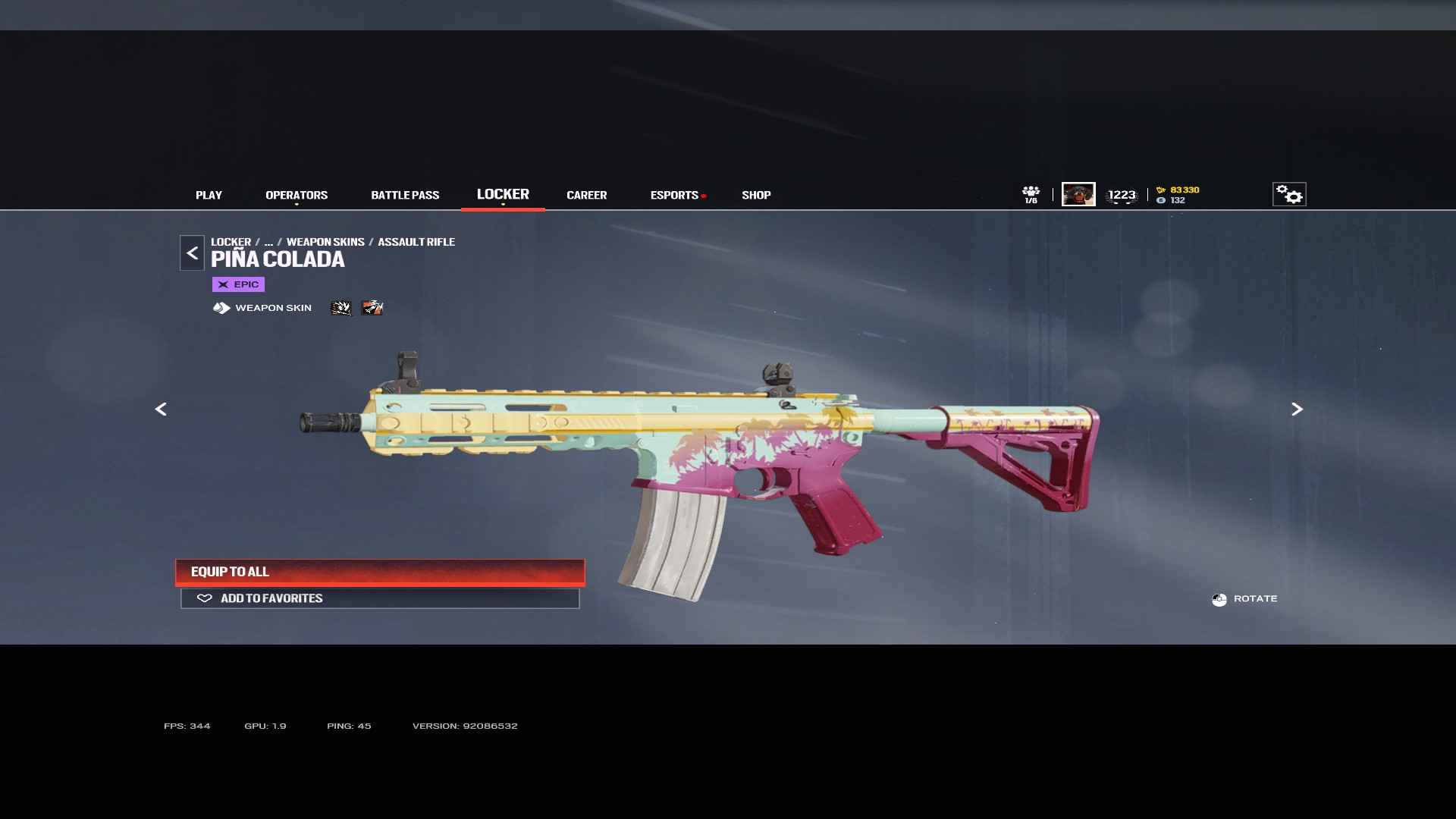1456x819 pixels.
Task: Open the Assault Rifle breadcrumb
Action: tap(416, 242)
